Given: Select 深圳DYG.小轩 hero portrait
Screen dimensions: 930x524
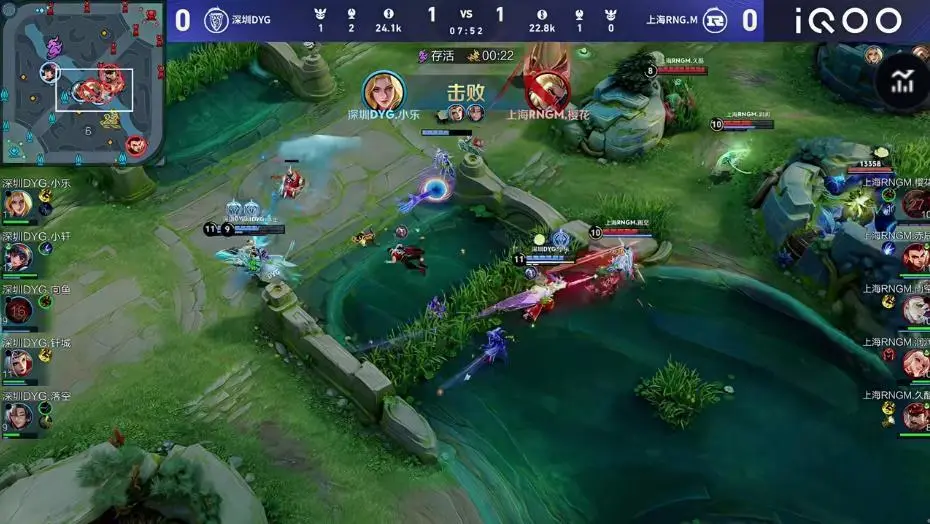Looking at the screenshot, I should click(17, 257).
